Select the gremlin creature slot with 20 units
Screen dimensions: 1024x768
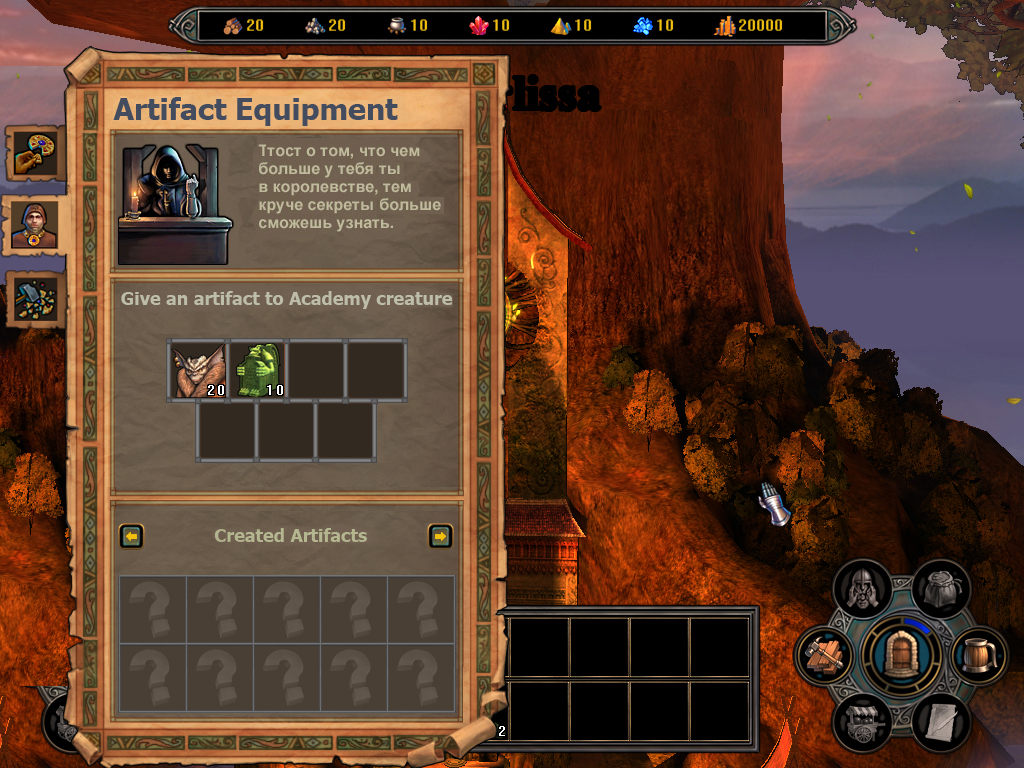(x=197, y=370)
